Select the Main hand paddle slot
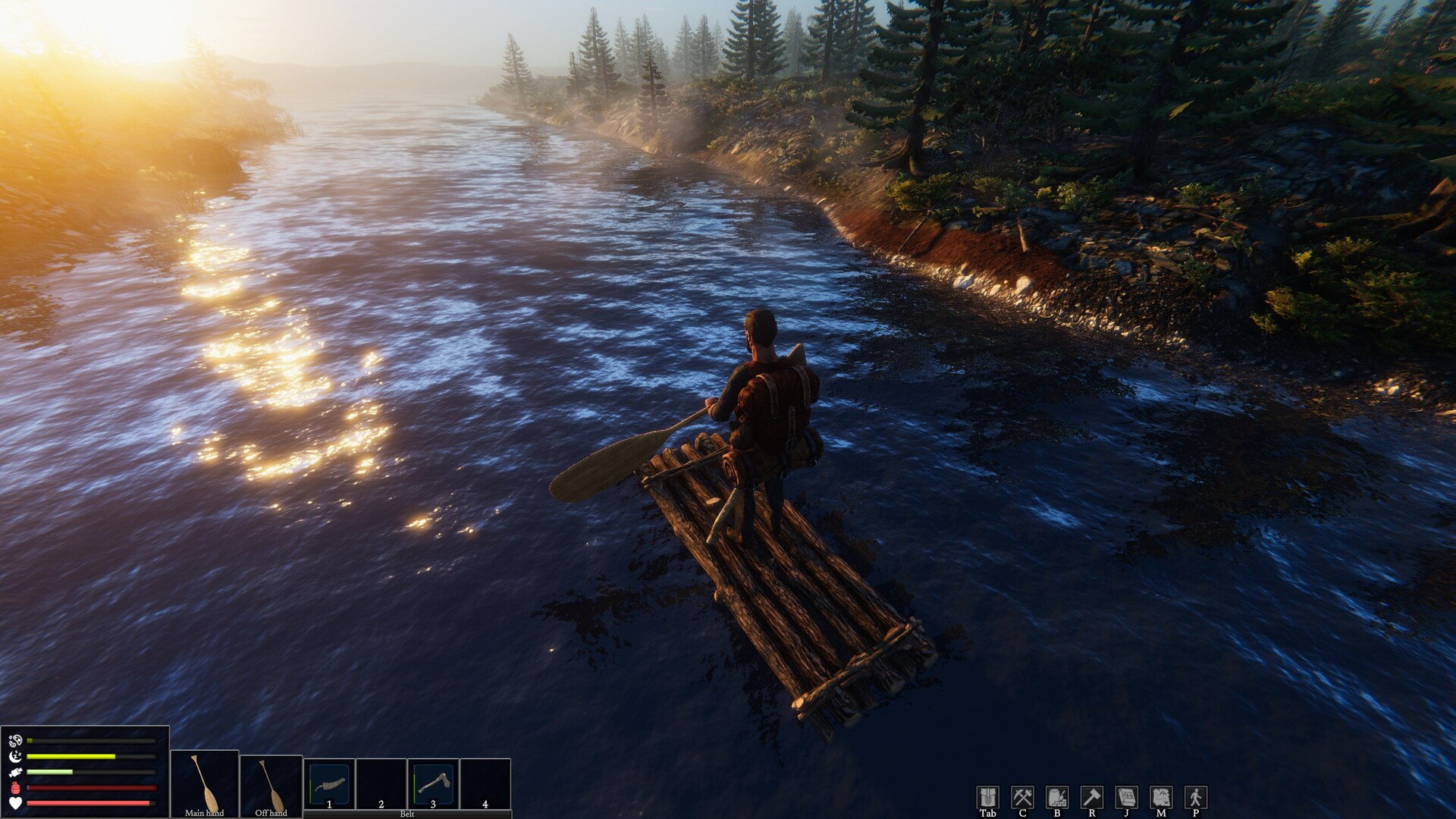The image size is (1456, 819). [x=205, y=784]
